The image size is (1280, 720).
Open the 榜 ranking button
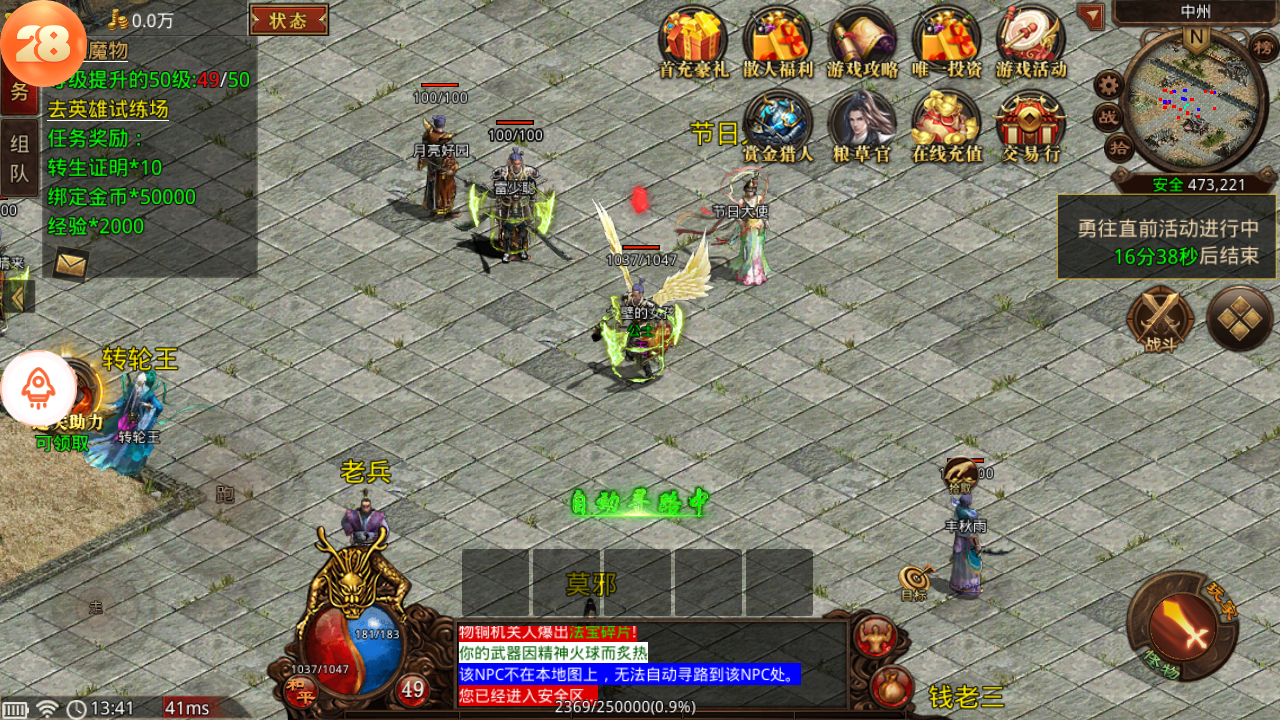pos(1264,46)
